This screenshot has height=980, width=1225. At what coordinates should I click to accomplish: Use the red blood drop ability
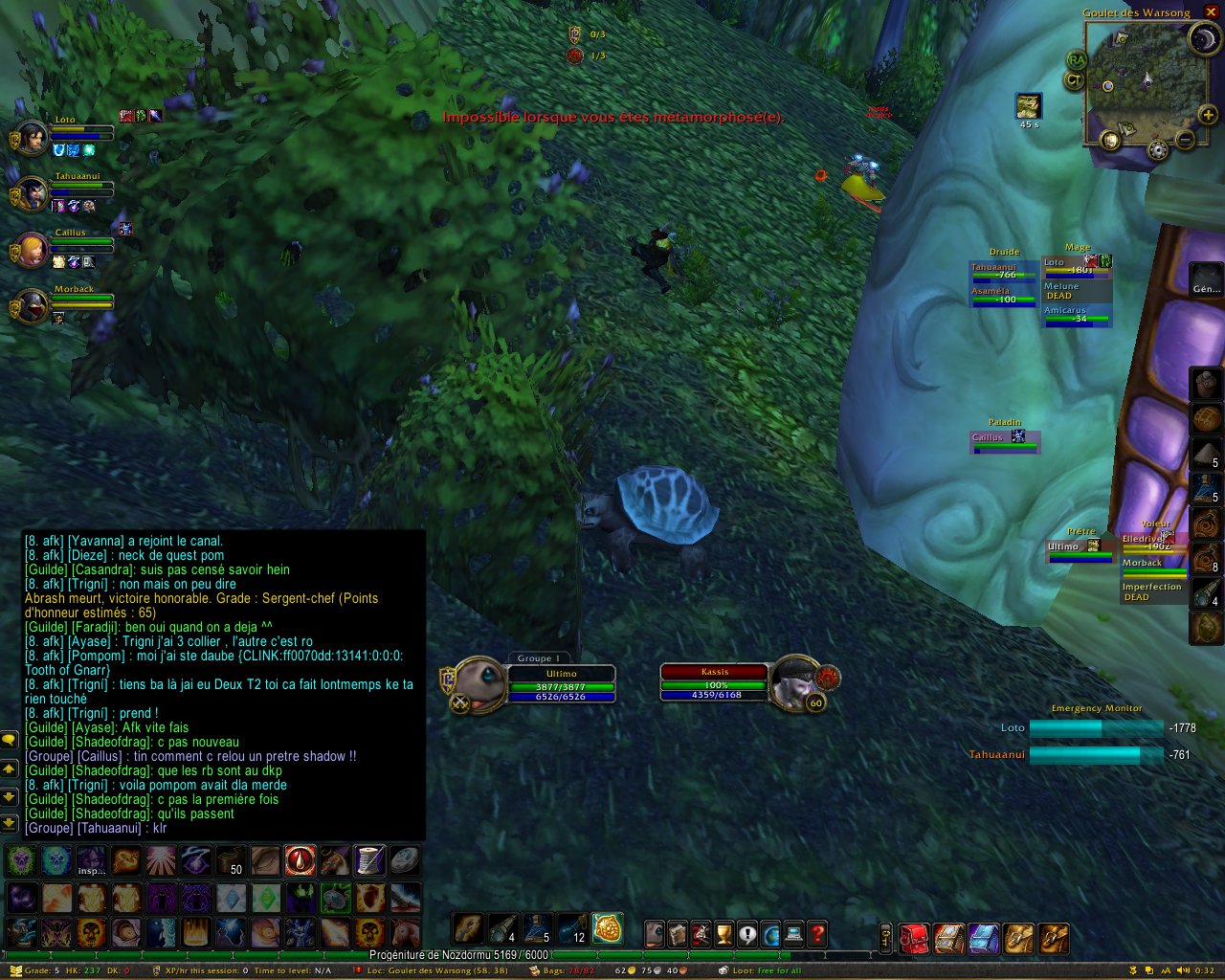[300, 860]
